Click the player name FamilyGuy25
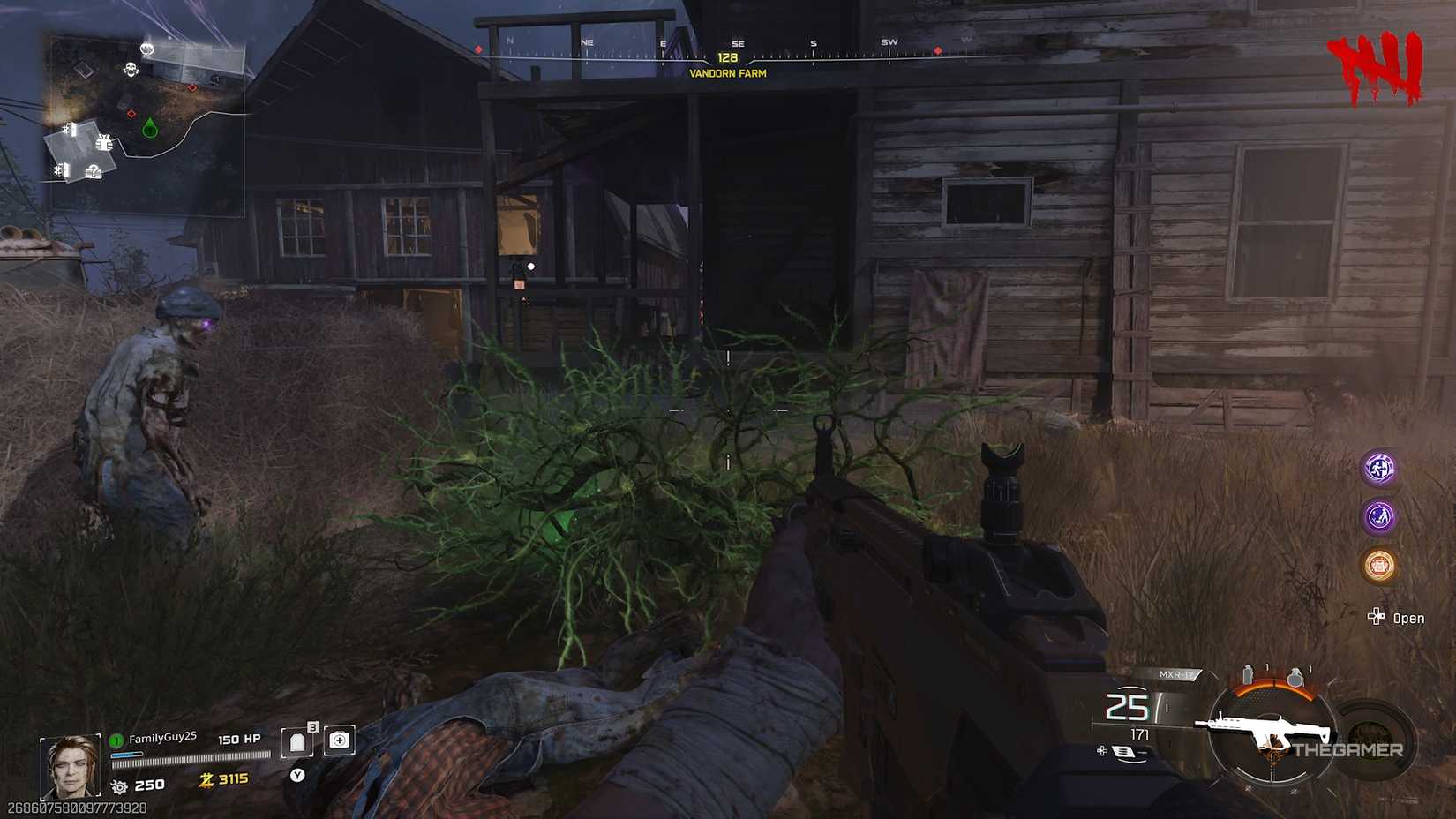This screenshot has width=1456, height=819. pos(161,738)
